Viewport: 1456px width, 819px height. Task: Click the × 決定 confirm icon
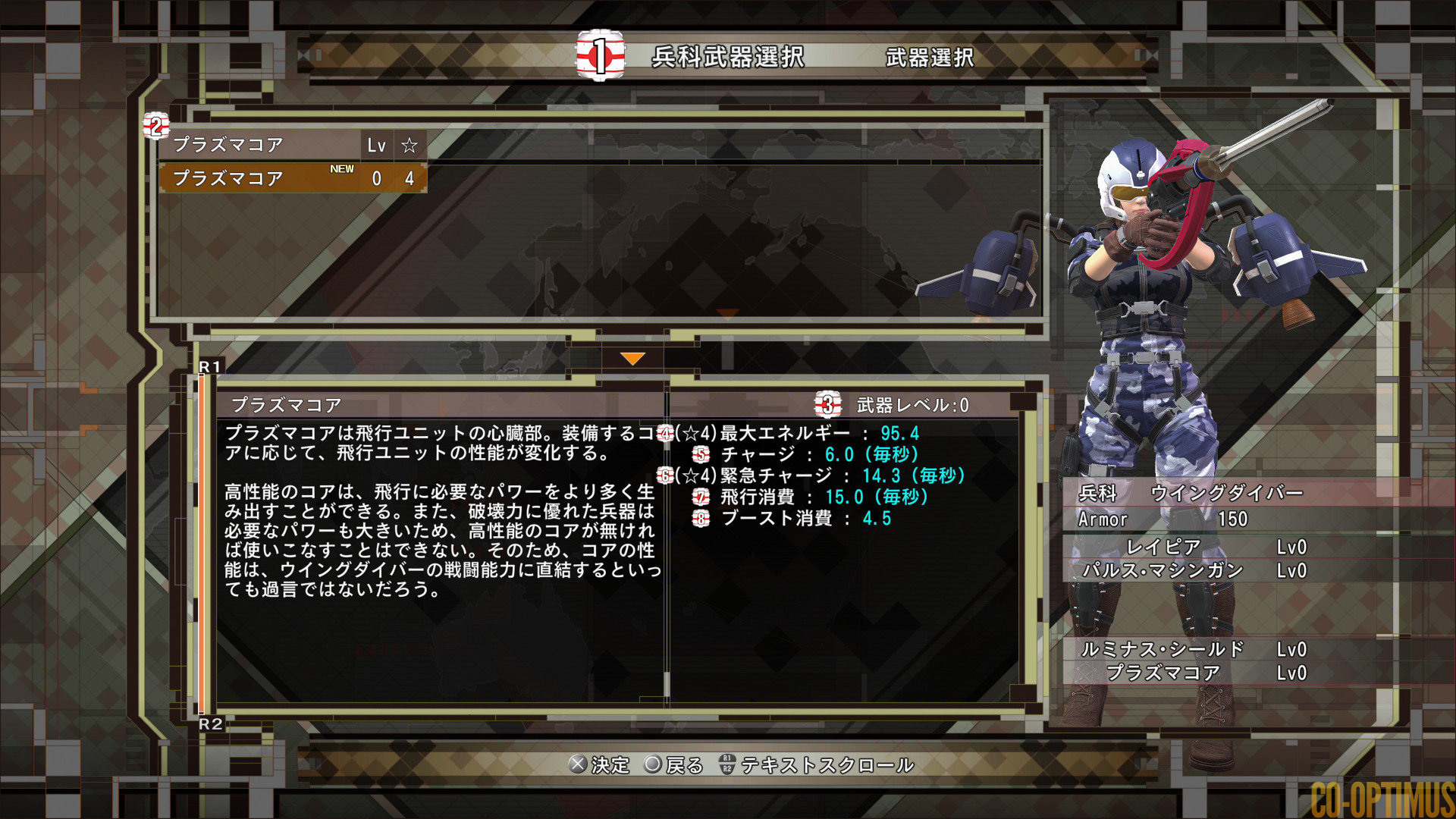[579, 766]
